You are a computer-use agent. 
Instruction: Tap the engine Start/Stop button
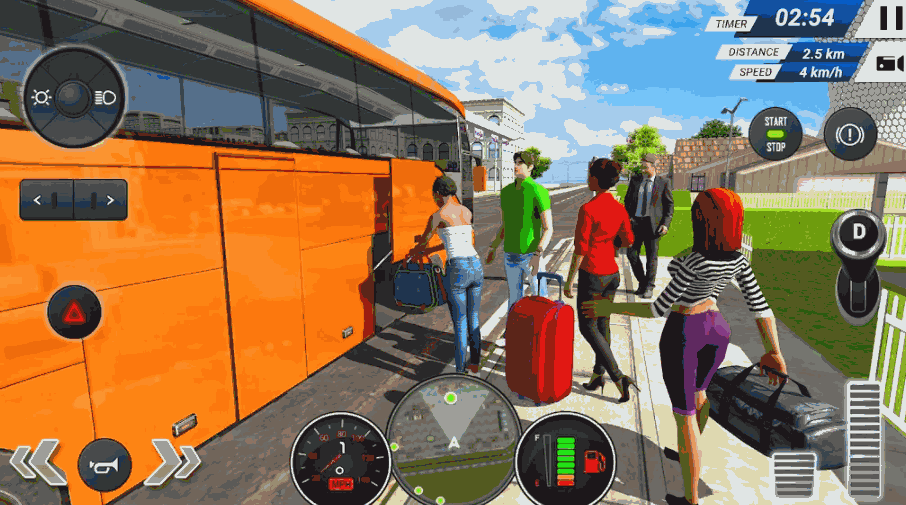tap(776, 134)
